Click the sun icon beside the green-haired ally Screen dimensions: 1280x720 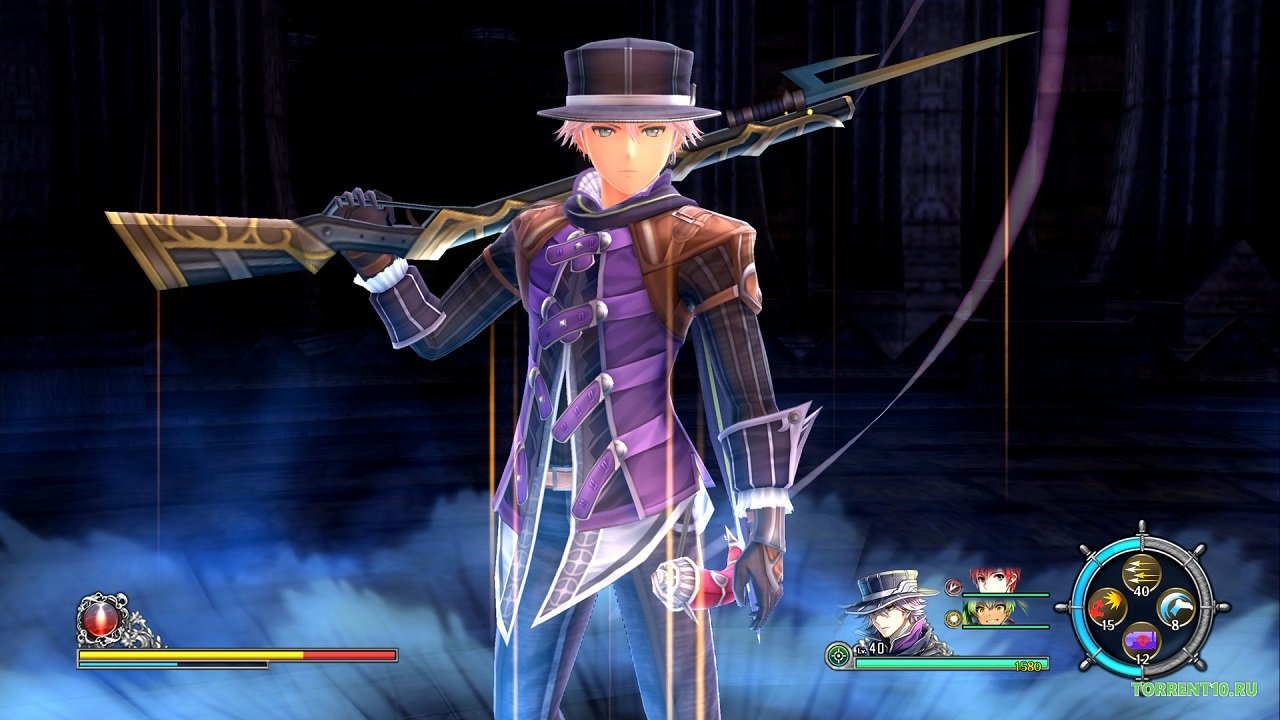[952, 620]
